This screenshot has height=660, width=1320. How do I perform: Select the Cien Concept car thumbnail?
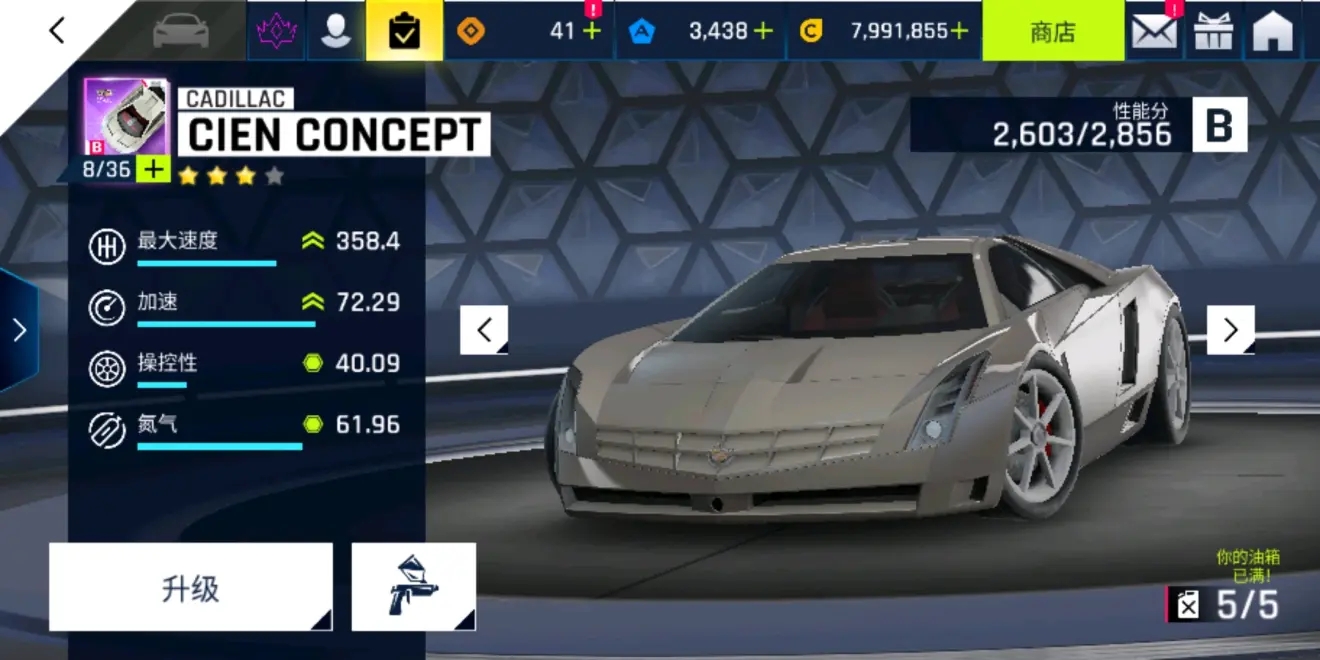click(113, 117)
